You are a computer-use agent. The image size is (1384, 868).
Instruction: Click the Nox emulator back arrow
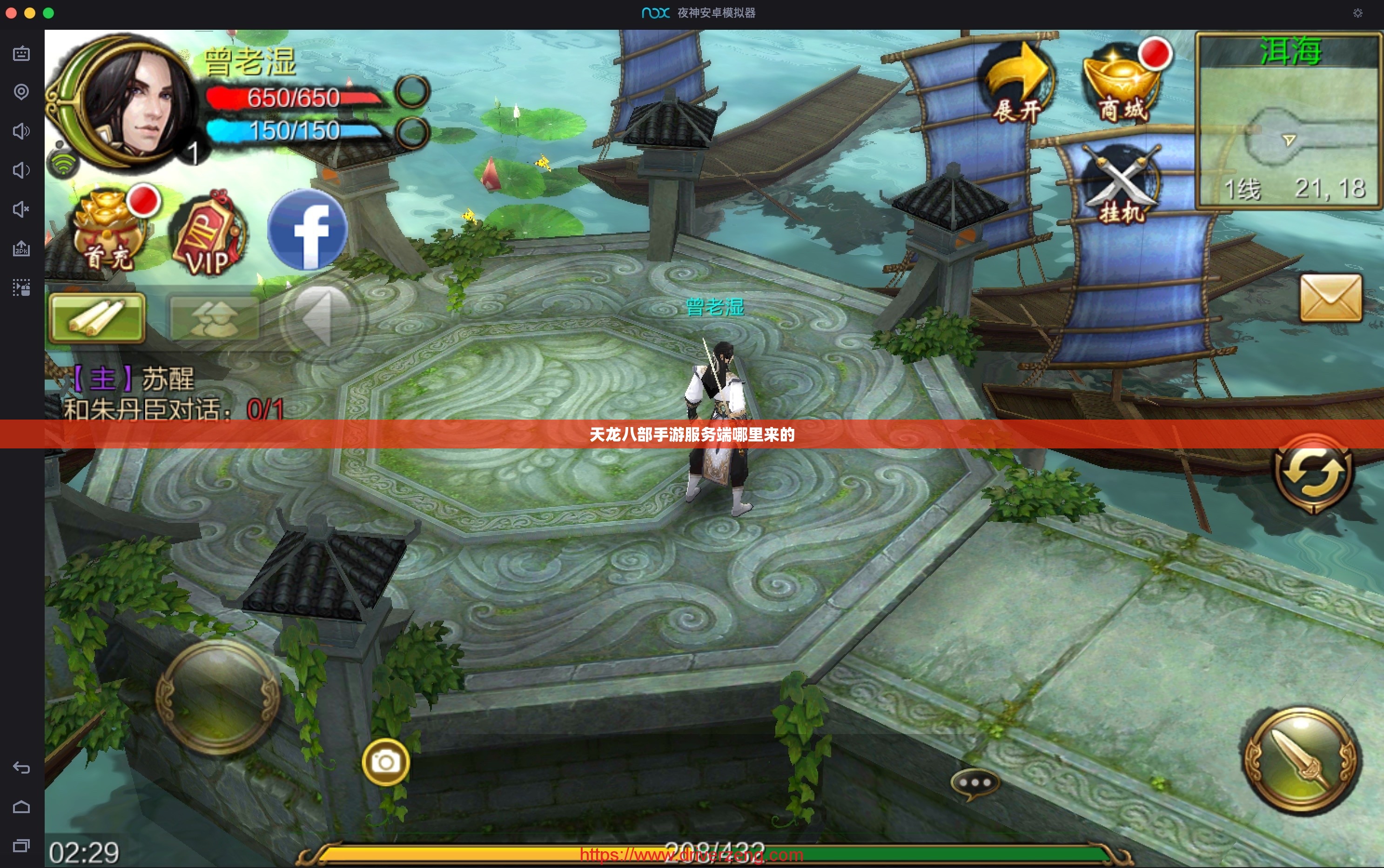click(21, 768)
